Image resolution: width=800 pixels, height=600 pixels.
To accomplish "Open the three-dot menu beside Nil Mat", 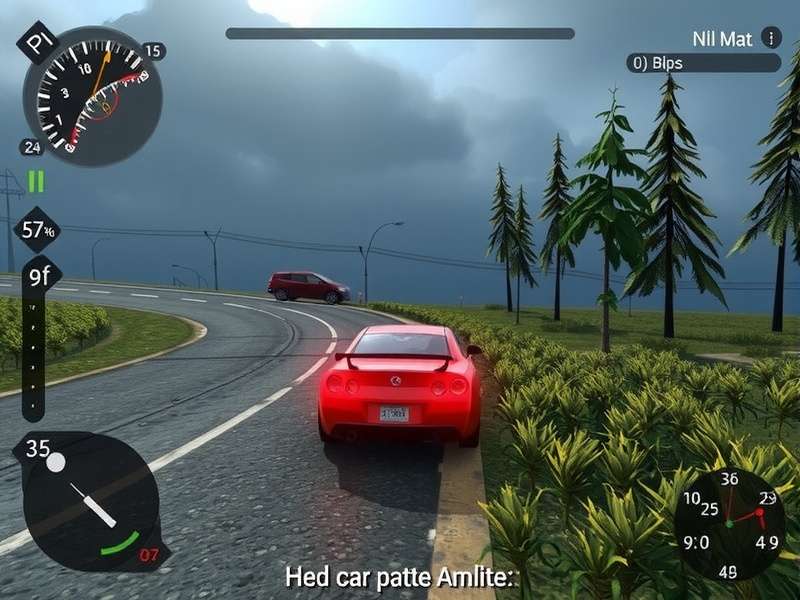I will [770, 38].
